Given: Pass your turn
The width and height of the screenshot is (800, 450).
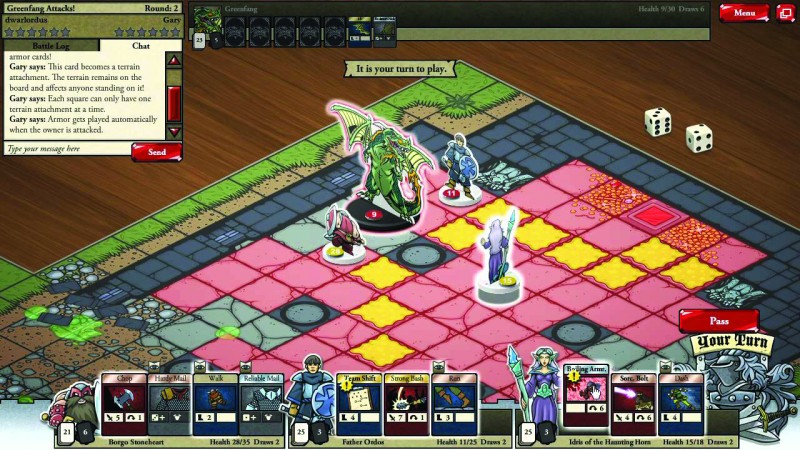Looking at the screenshot, I should (718, 322).
